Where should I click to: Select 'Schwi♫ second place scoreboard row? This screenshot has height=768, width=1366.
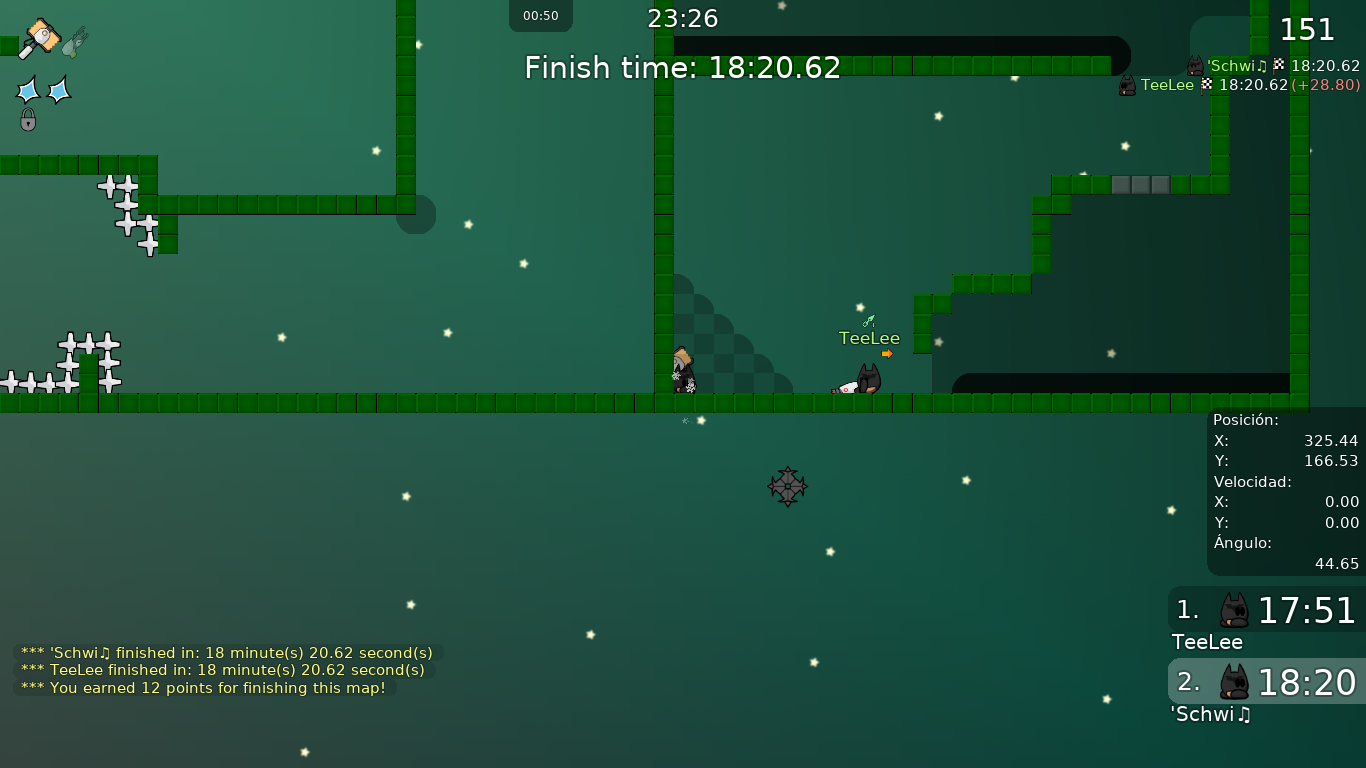pyautogui.click(x=1266, y=682)
